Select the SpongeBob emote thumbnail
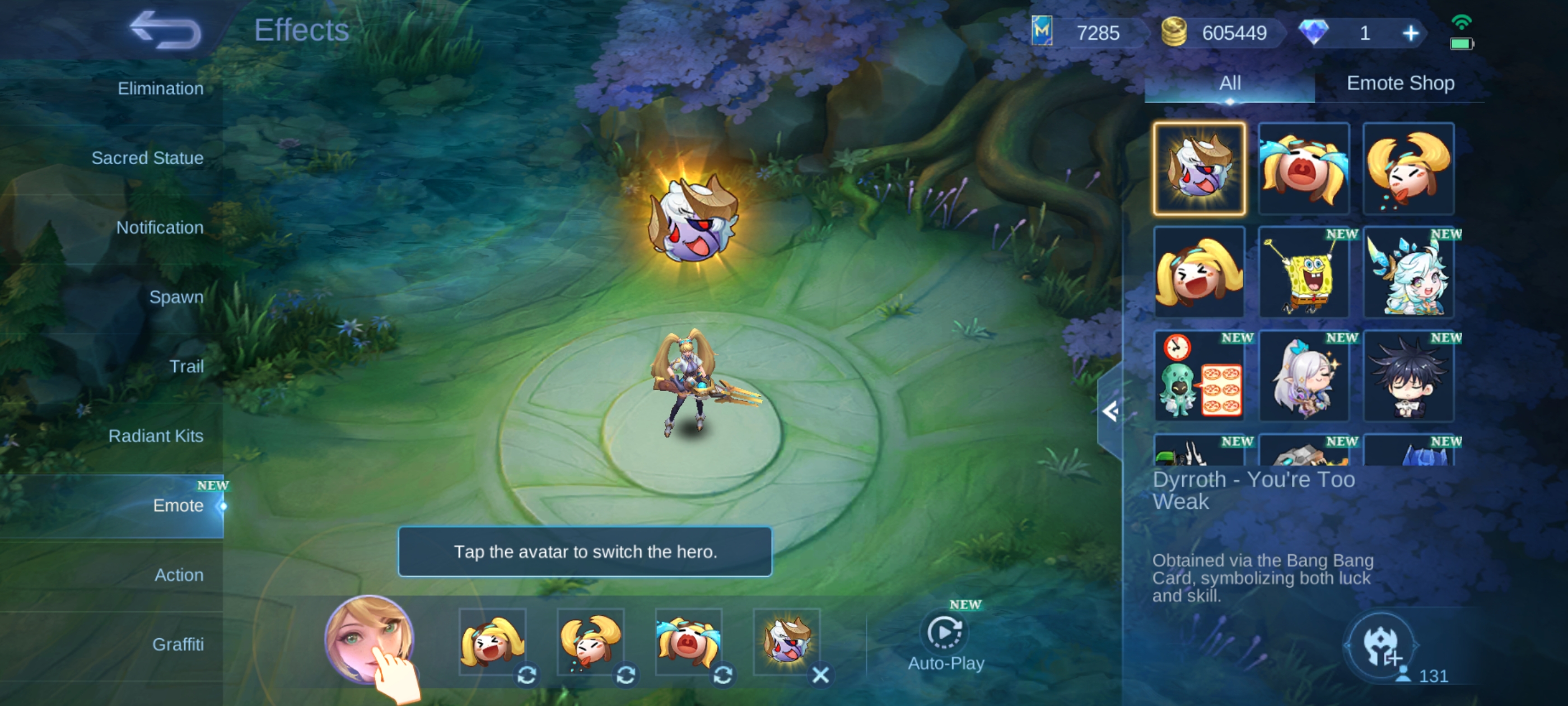The image size is (1568, 706). pyautogui.click(x=1304, y=273)
